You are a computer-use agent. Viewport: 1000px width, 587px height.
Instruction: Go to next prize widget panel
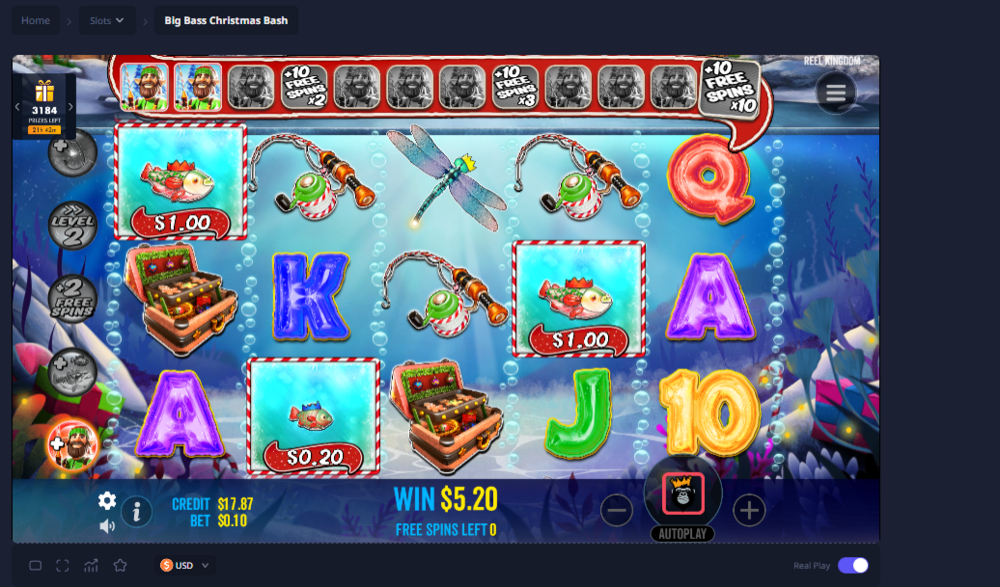point(72,107)
